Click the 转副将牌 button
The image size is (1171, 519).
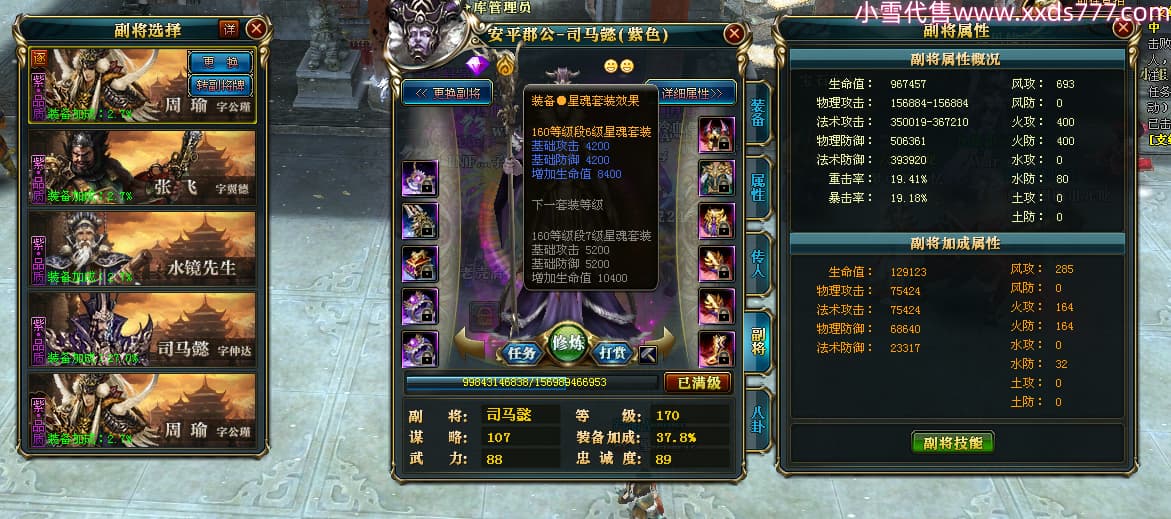pyautogui.click(x=220, y=84)
